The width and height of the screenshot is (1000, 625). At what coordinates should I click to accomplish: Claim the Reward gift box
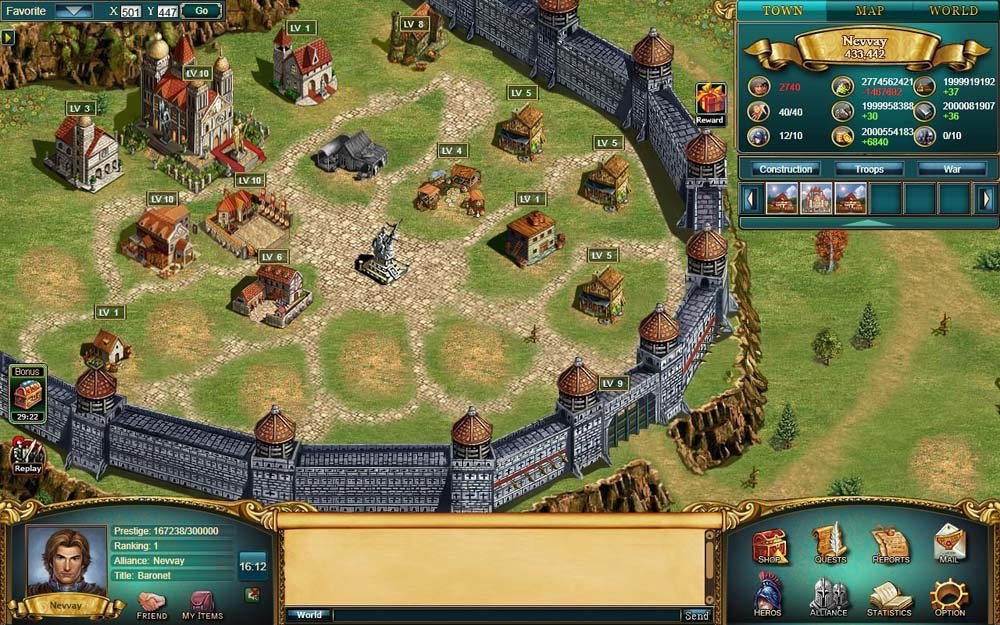pos(710,101)
